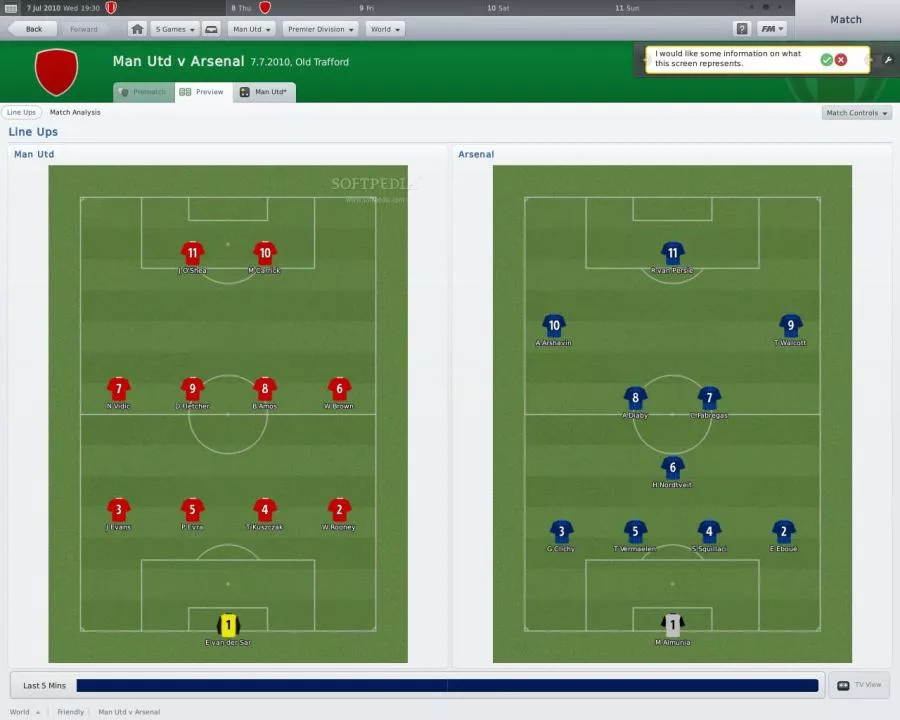Accept the screen information hint
900x720 pixels.
tap(826, 60)
